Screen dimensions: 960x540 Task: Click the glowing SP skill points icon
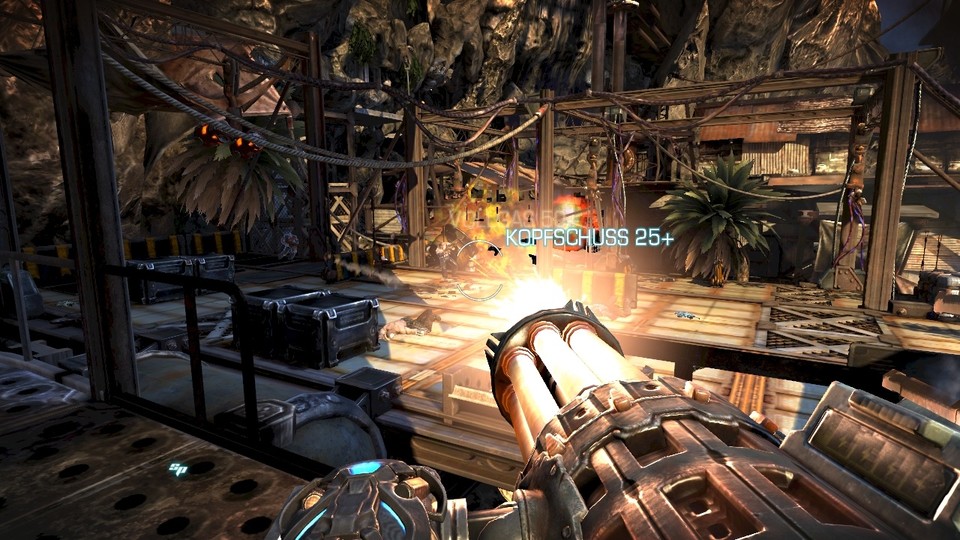click(179, 467)
